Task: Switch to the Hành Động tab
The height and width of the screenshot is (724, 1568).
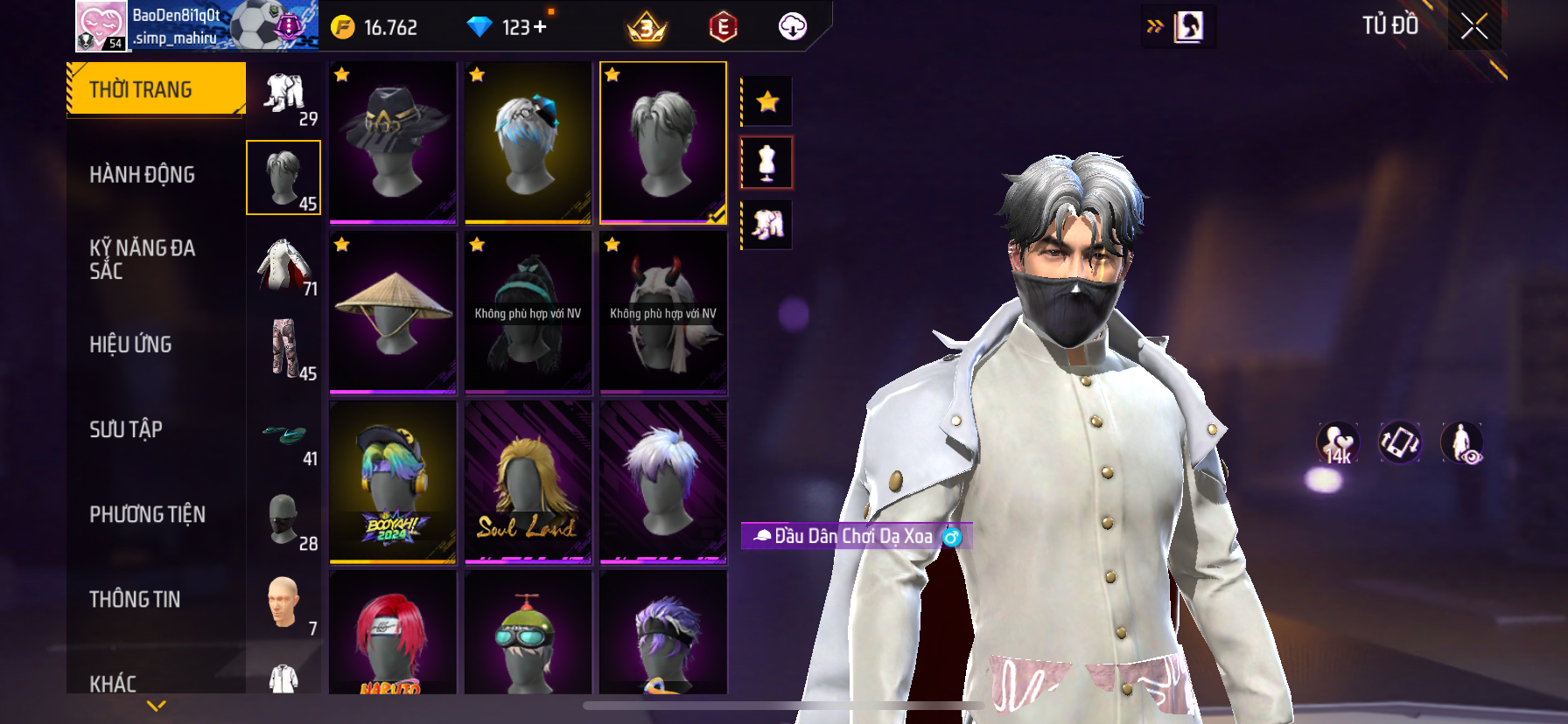Action: tap(142, 174)
